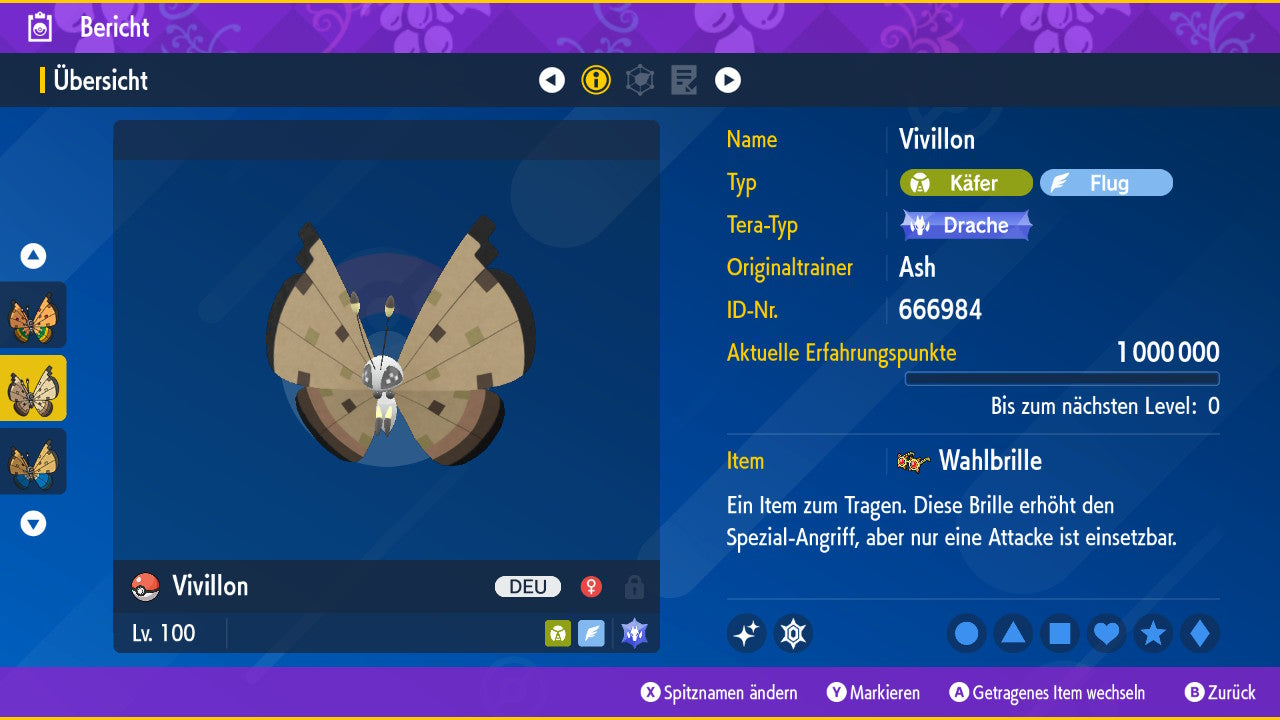Image resolution: width=1280 pixels, height=720 pixels.
Task: Pick the blue-winged Vivillon thumbnail
Action: pos(33,461)
